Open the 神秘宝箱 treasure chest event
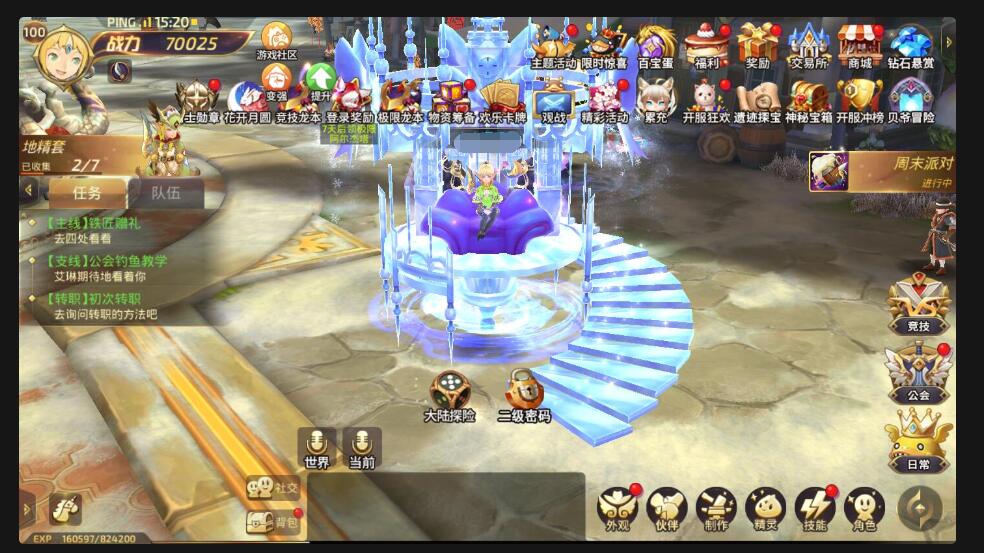The image size is (984, 553). [808, 100]
